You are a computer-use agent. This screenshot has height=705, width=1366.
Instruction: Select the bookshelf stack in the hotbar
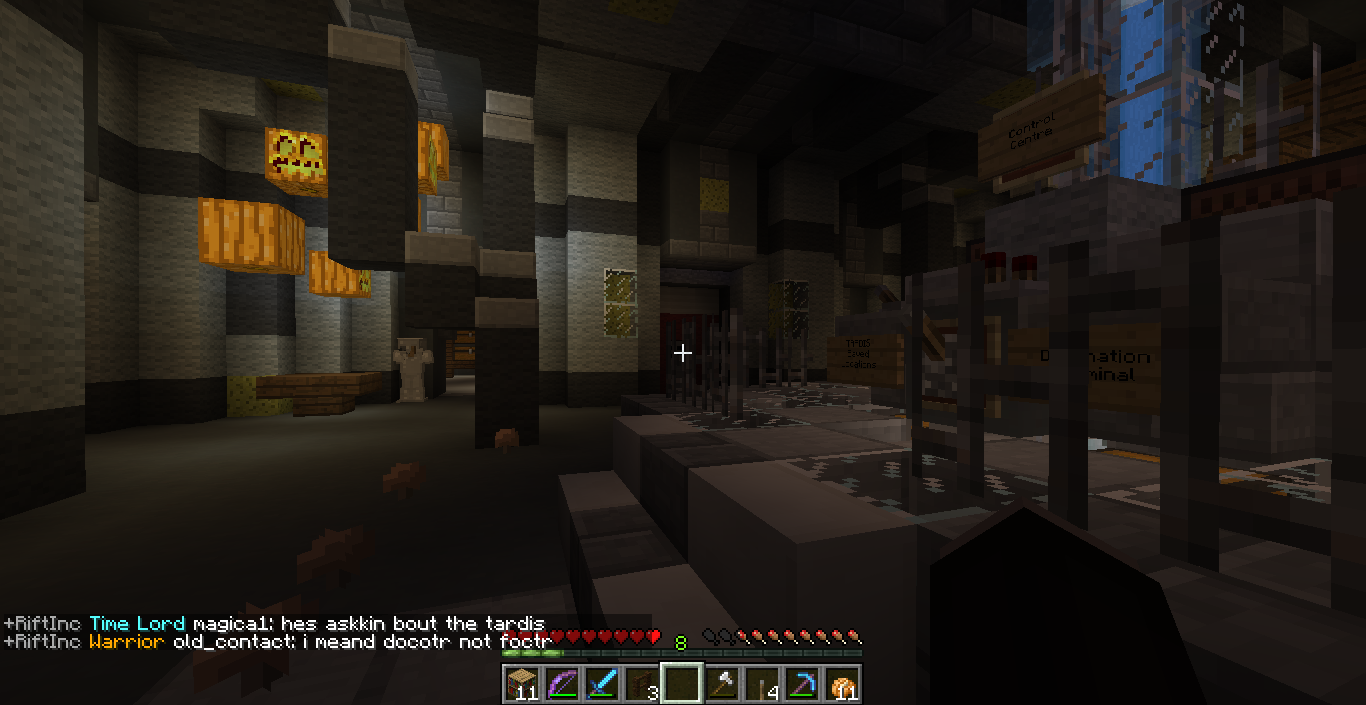click(521, 684)
